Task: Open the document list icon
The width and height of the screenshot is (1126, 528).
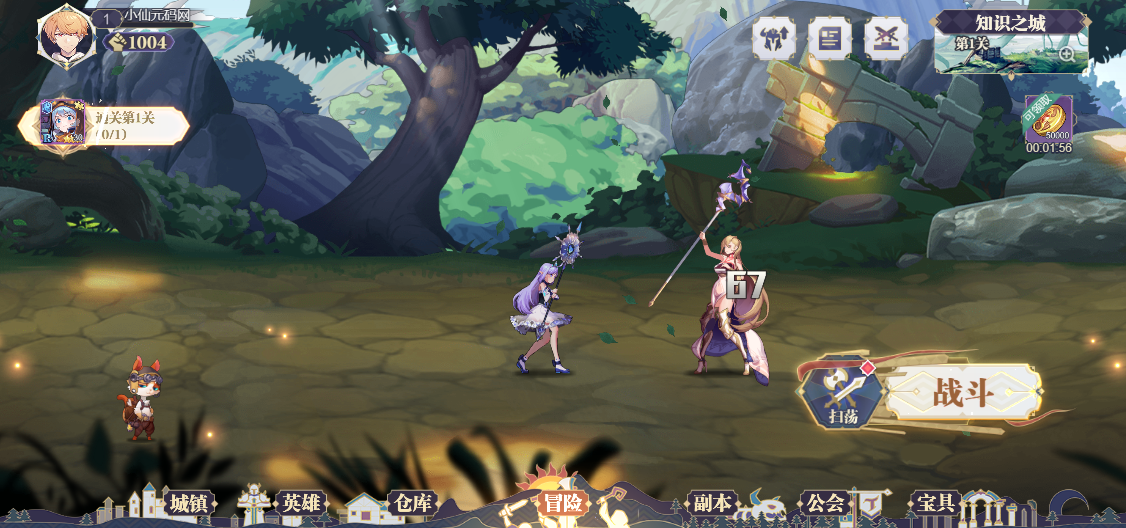Action: (x=829, y=39)
